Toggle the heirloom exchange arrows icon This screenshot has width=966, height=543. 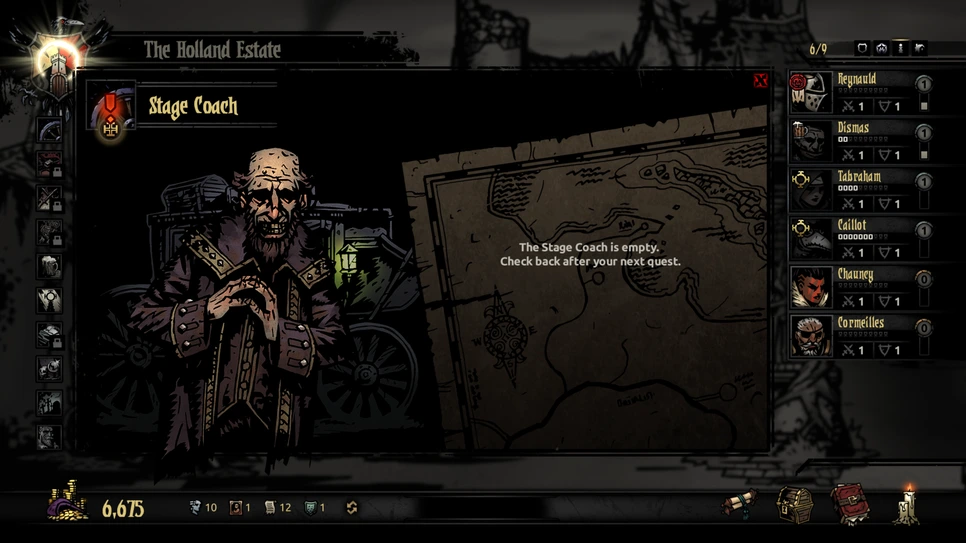pos(351,508)
